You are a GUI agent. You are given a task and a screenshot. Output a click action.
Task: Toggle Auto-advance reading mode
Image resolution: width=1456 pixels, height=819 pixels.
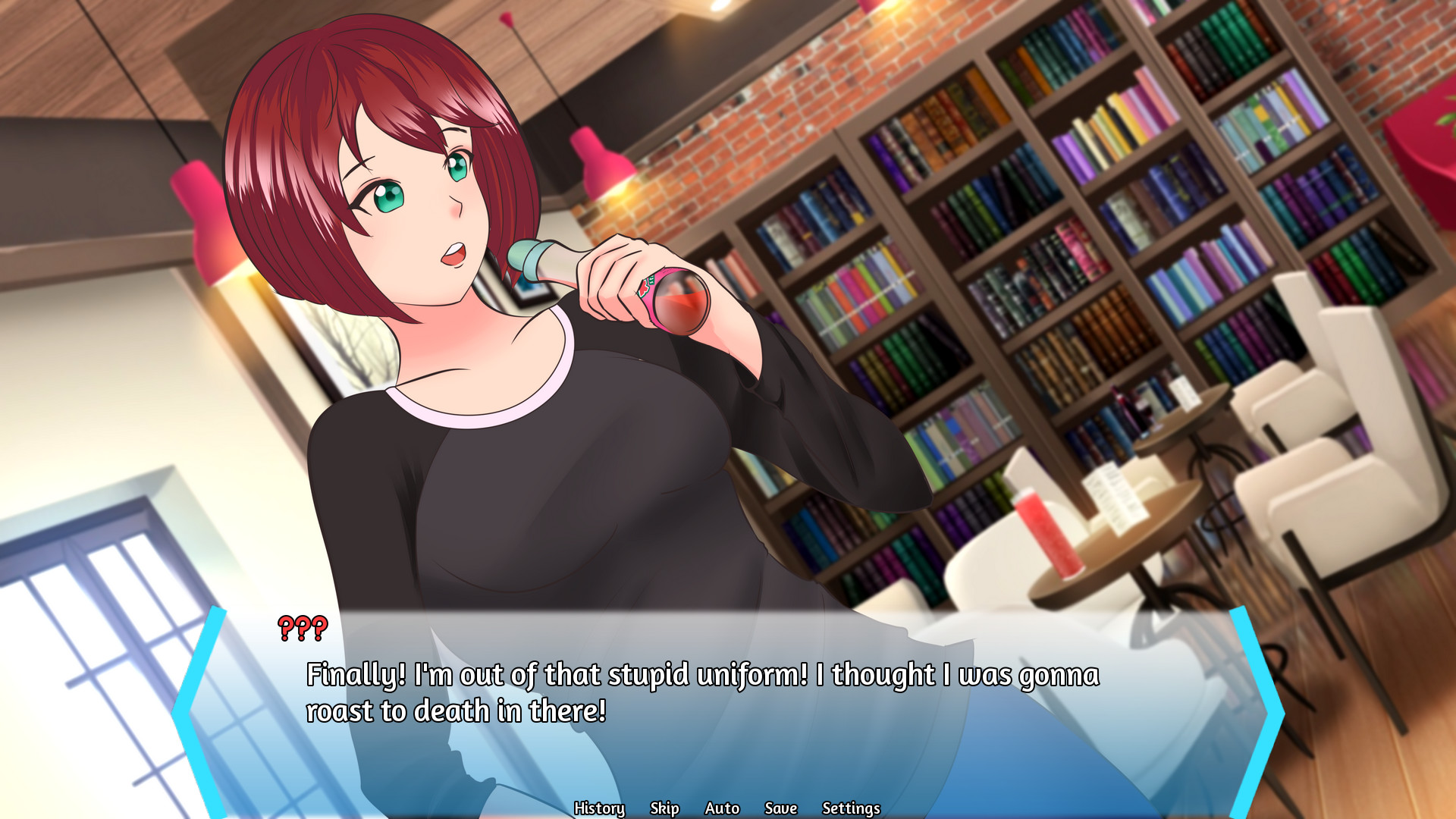pos(720,808)
